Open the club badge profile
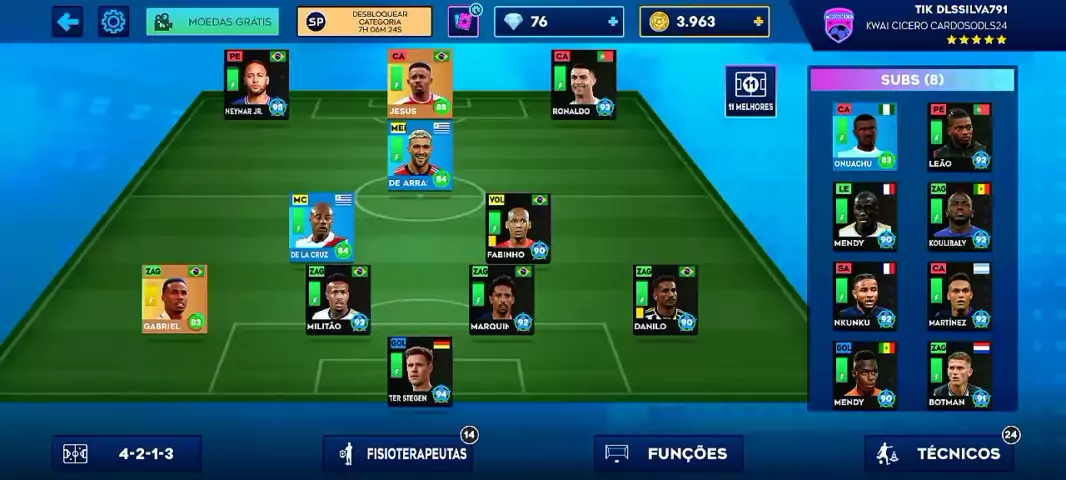This screenshot has height=480, width=1066. point(838,25)
